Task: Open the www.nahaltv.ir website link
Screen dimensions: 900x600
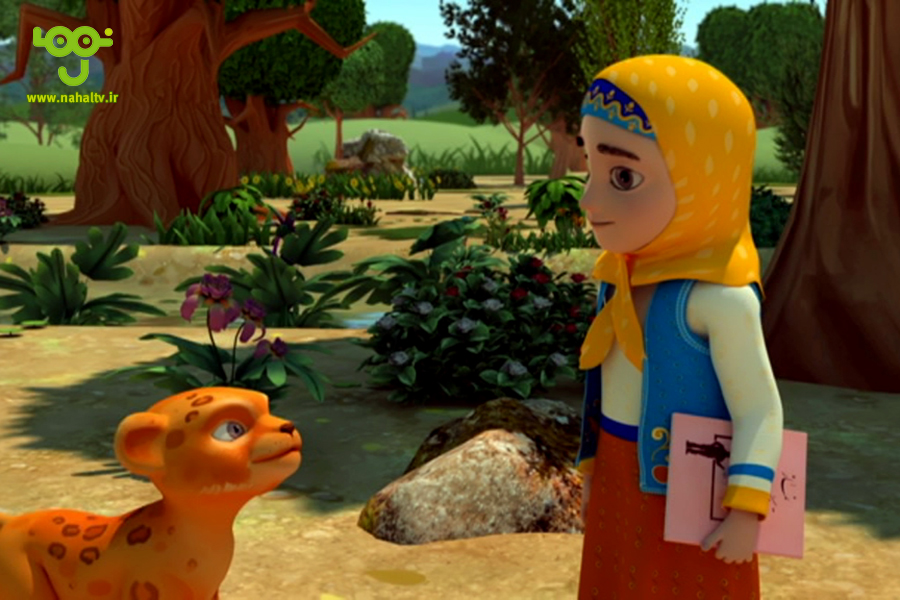Action: 72,98
